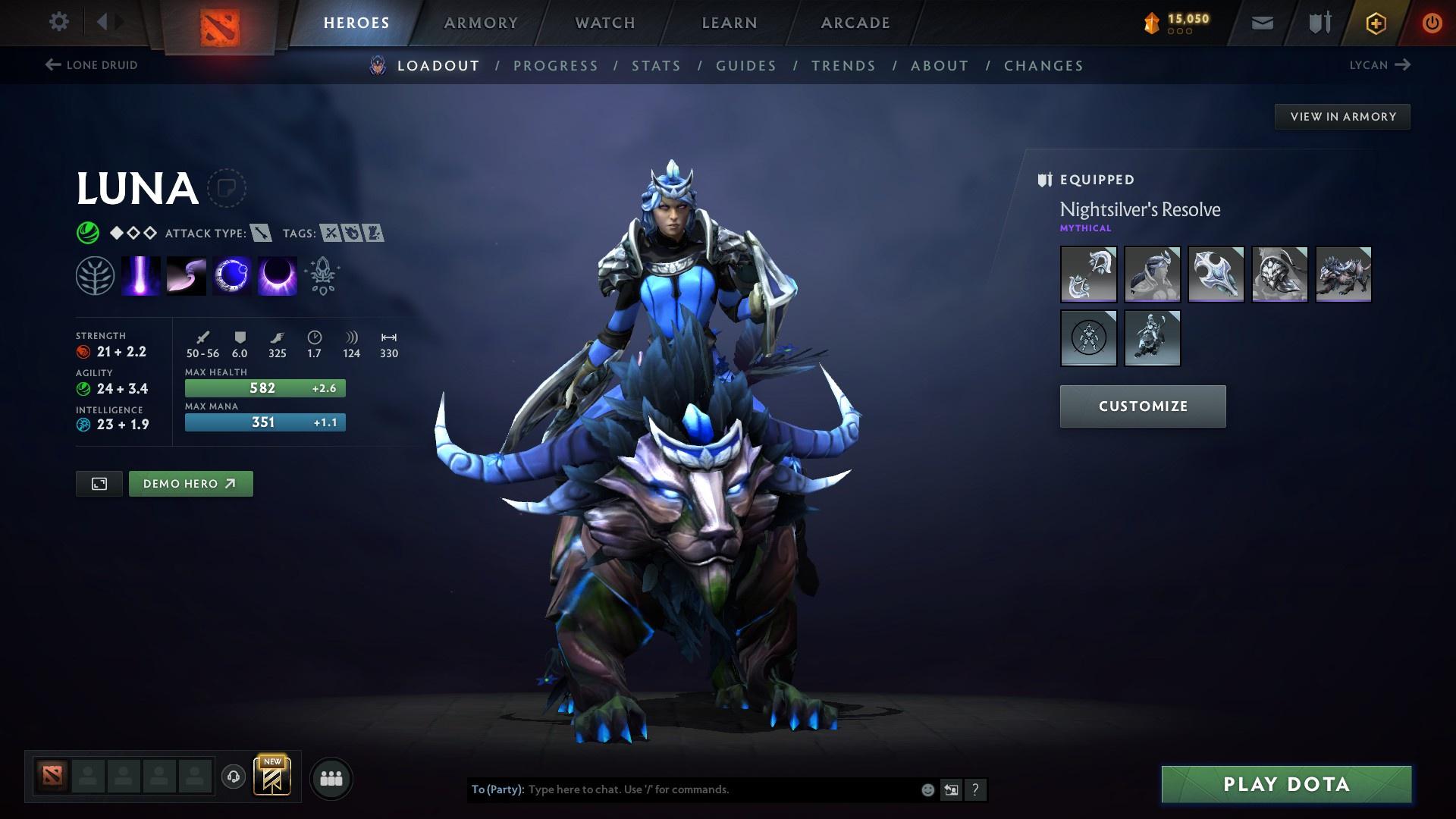The height and width of the screenshot is (819, 1456).
Task: Click the Dota Plus hexagon icon
Action: [x=1375, y=23]
